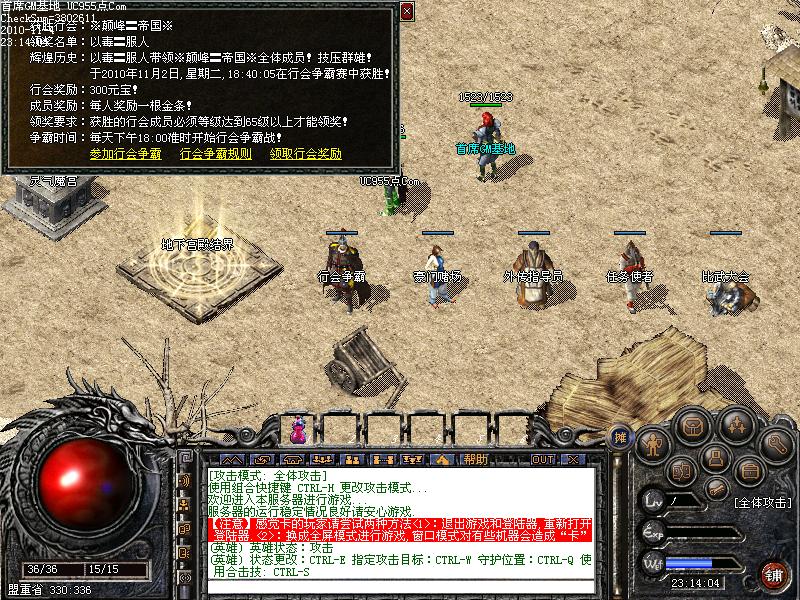The width and height of the screenshot is (800, 600).
Task: Select the purple potion in the belt slot
Action: (297, 432)
